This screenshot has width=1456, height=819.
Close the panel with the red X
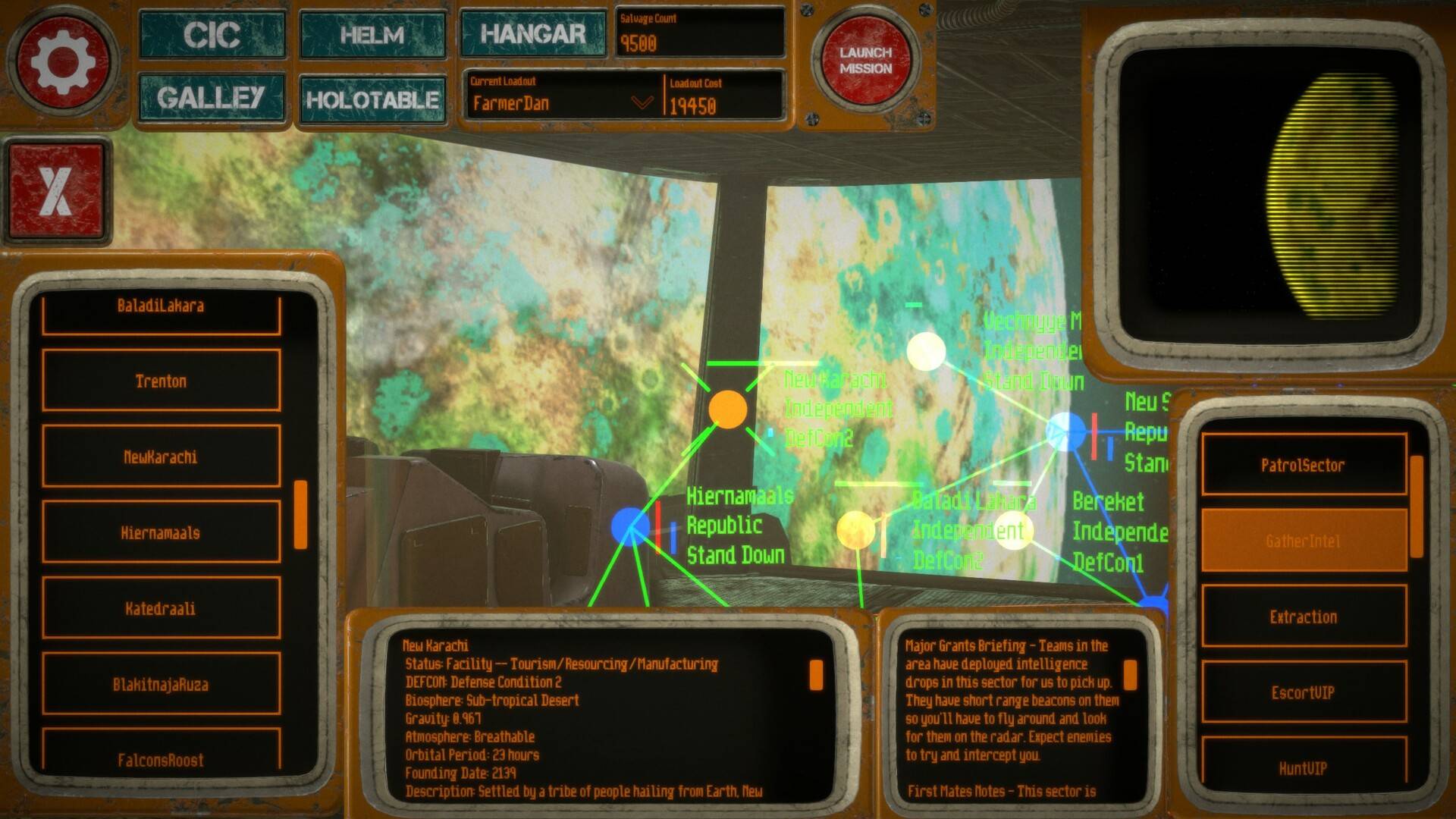pos(56,190)
